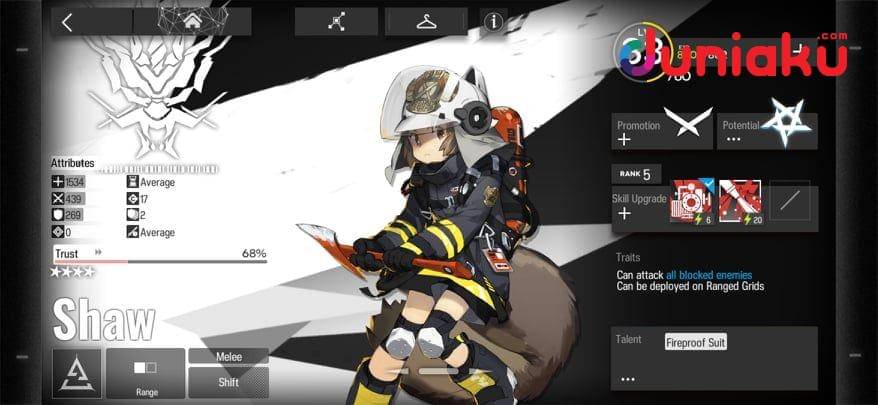The height and width of the screenshot is (405, 878).
Task: Return to the home screen
Action: click(x=190, y=22)
